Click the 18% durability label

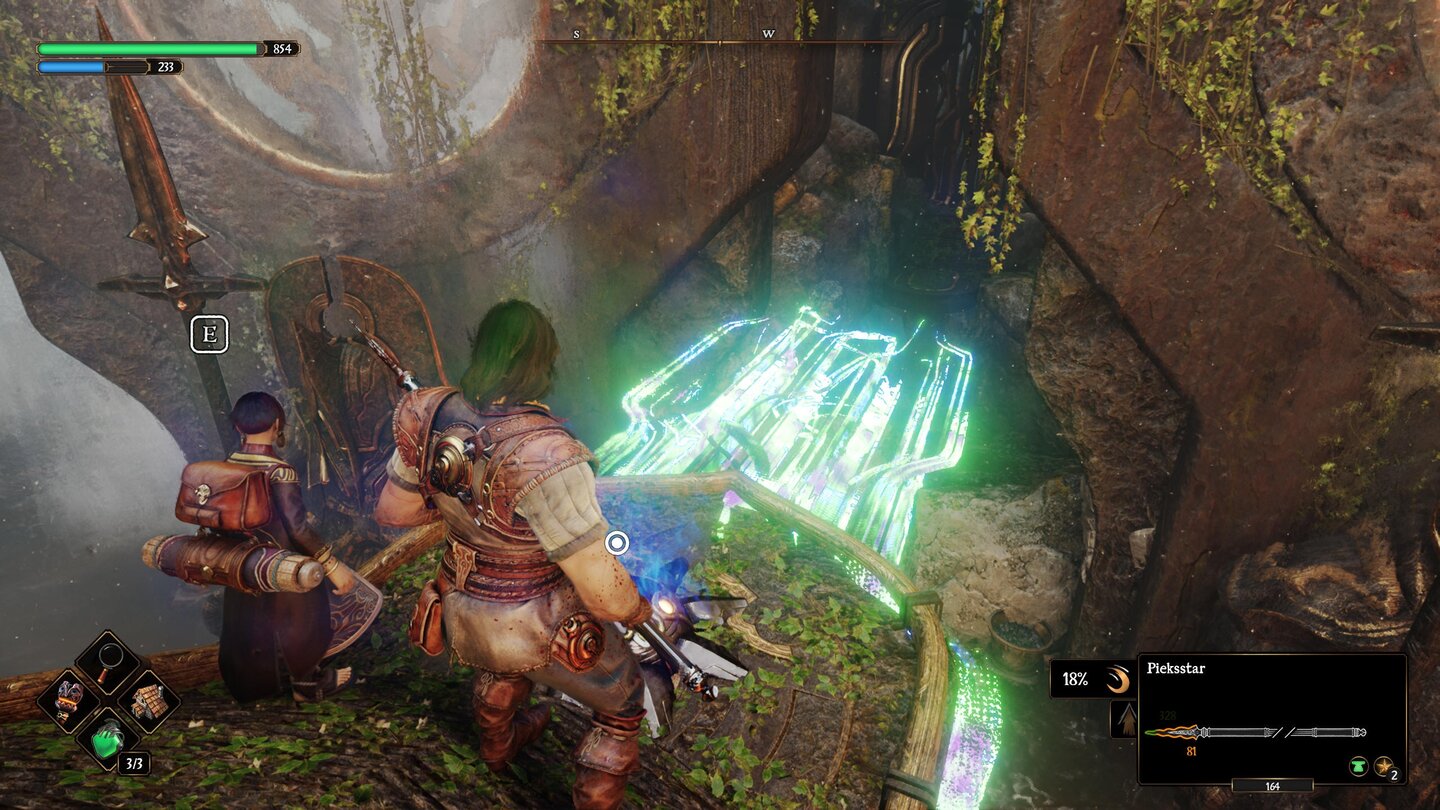coord(1076,680)
